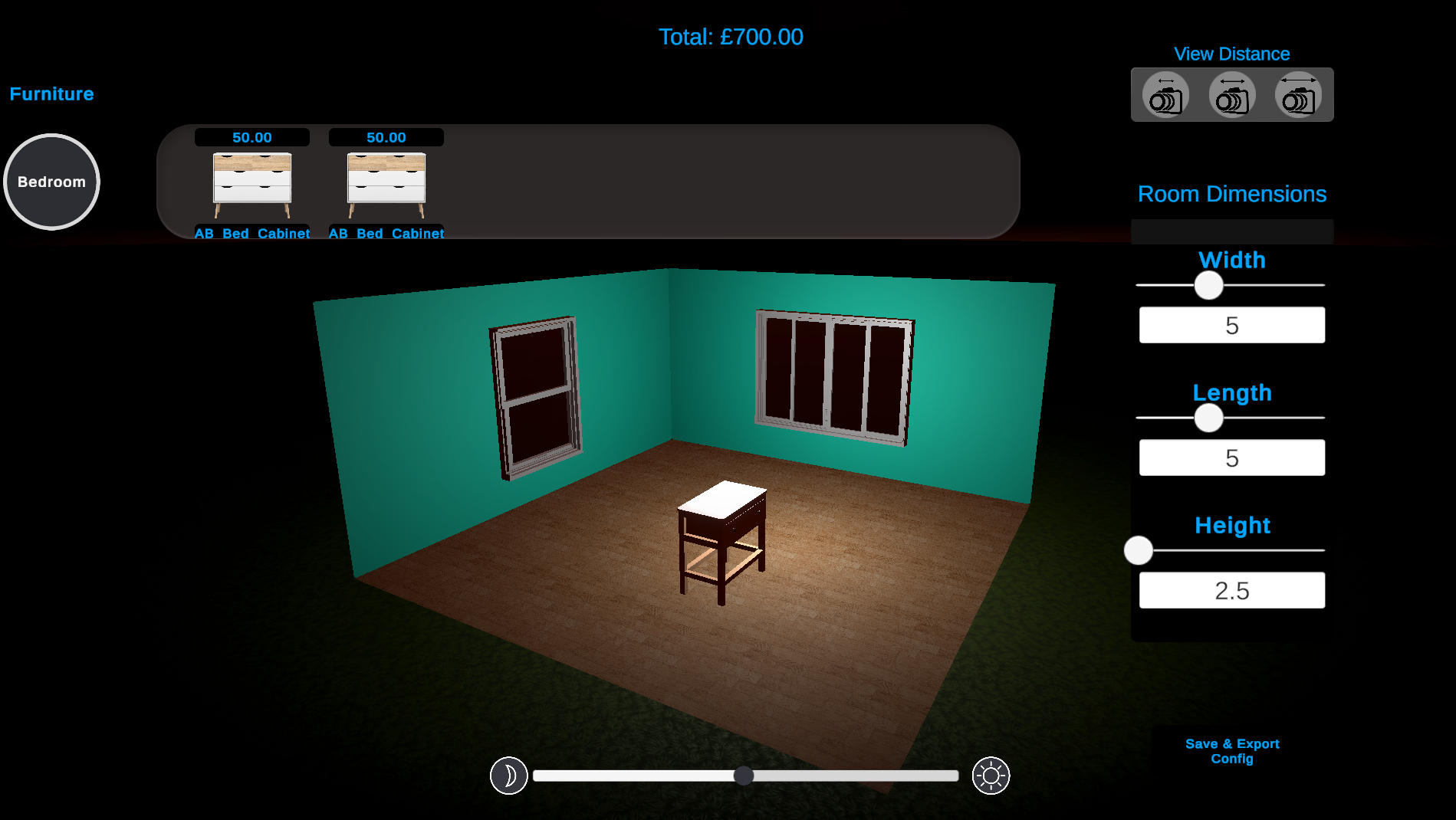Click the sun icon for bright lighting
Image resolution: width=1456 pixels, height=820 pixels.
point(991,776)
